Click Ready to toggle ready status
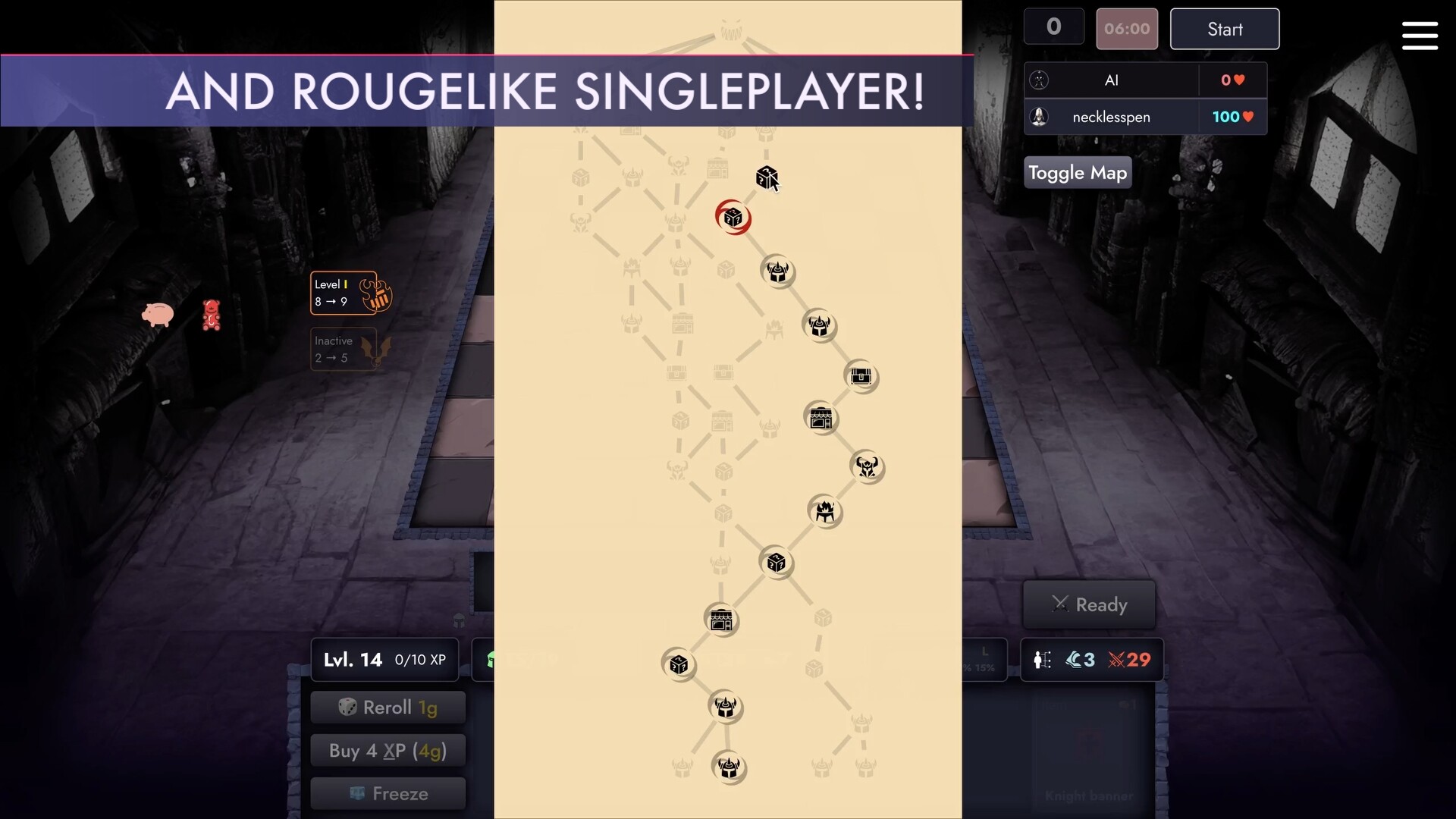The height and width of the screenshot is (819, 1456). pos(1090,604)
